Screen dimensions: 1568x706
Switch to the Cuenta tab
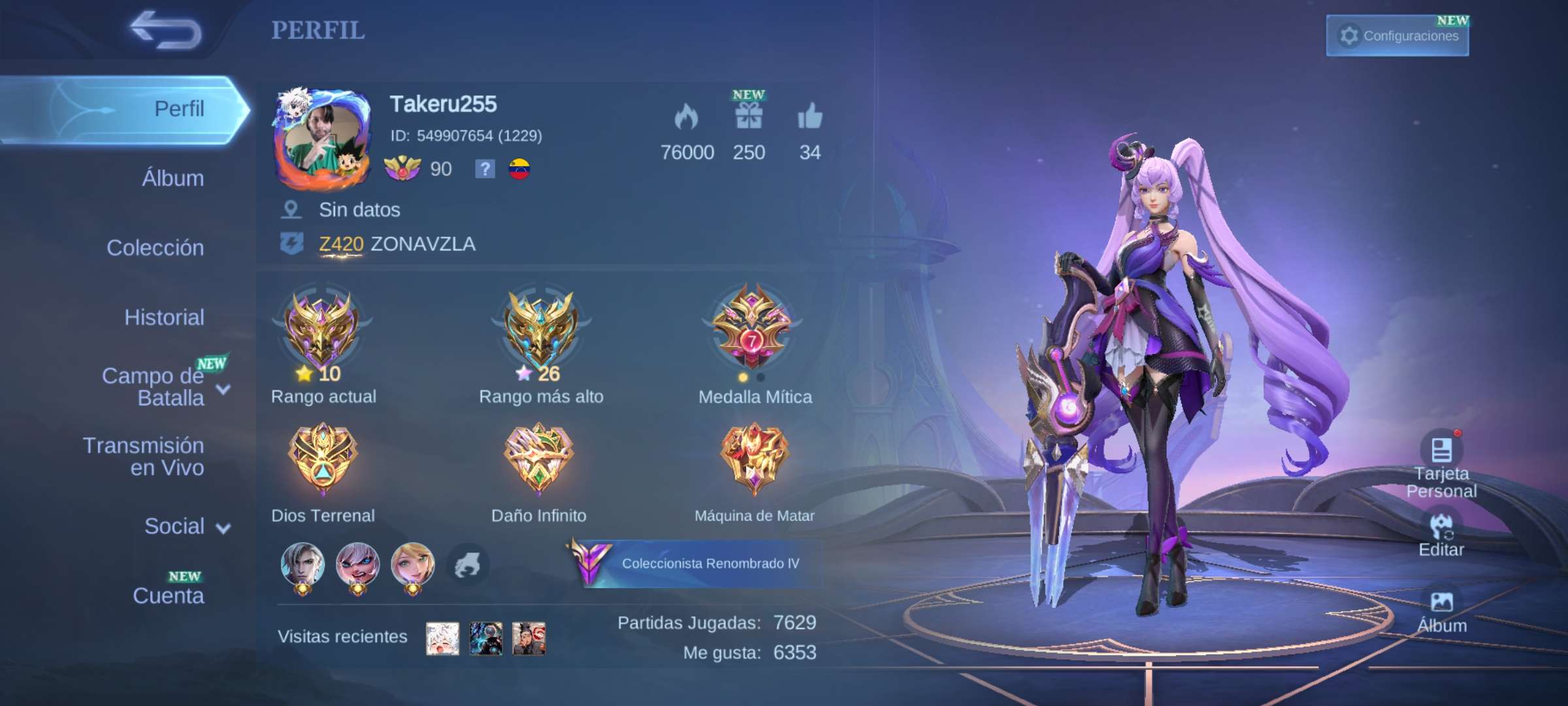(x=168, y=596)
